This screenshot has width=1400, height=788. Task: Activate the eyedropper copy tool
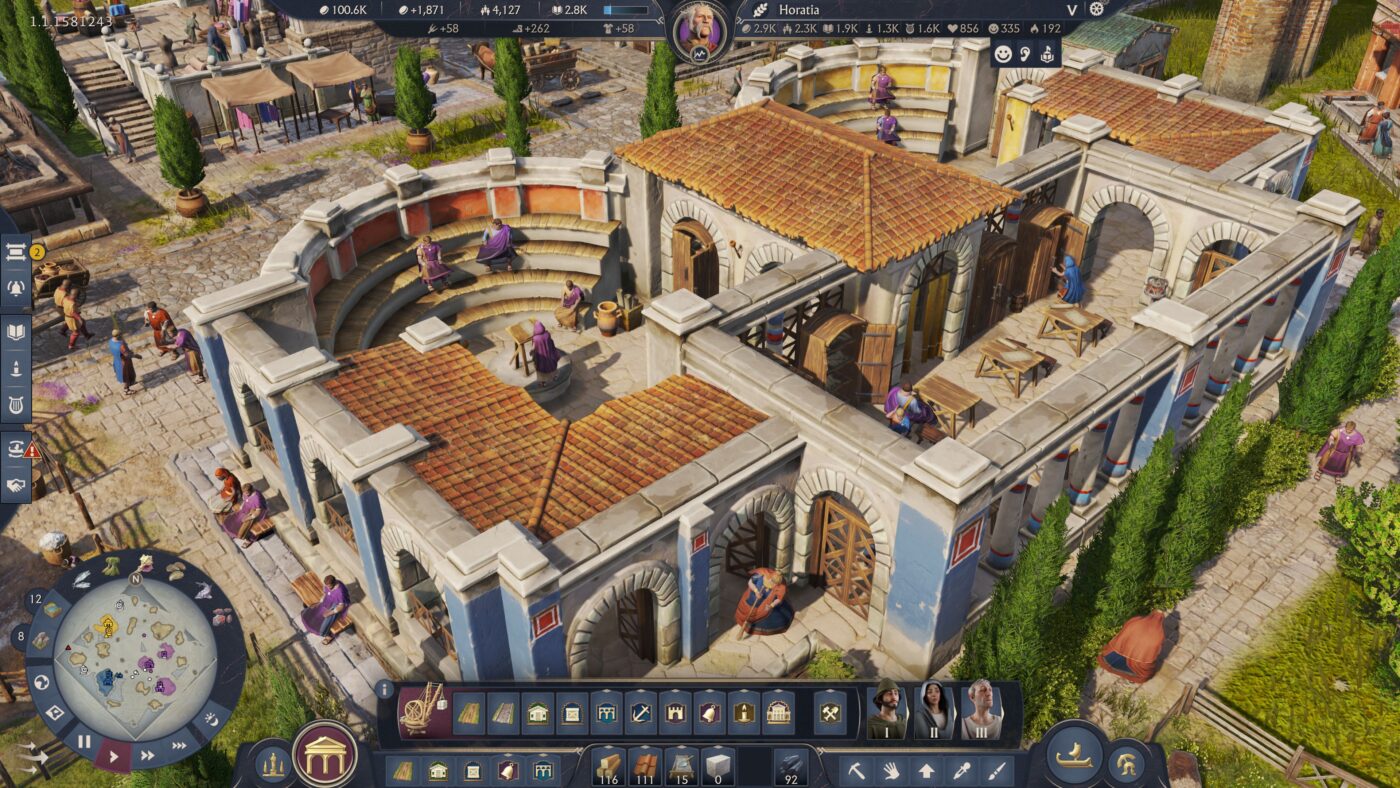962,770
